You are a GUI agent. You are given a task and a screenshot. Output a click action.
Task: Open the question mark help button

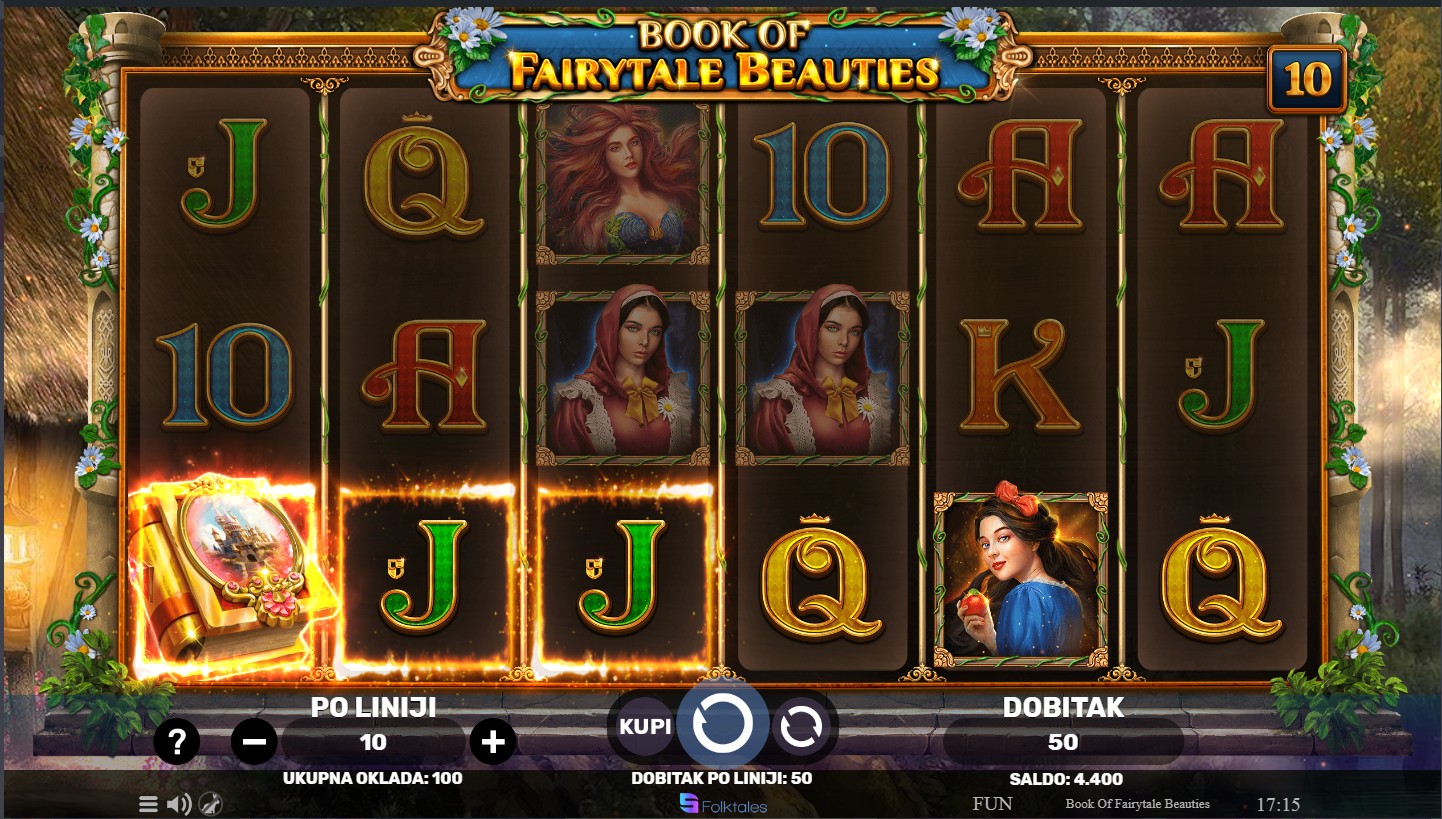pyautogui.click(x=178, y=742)
